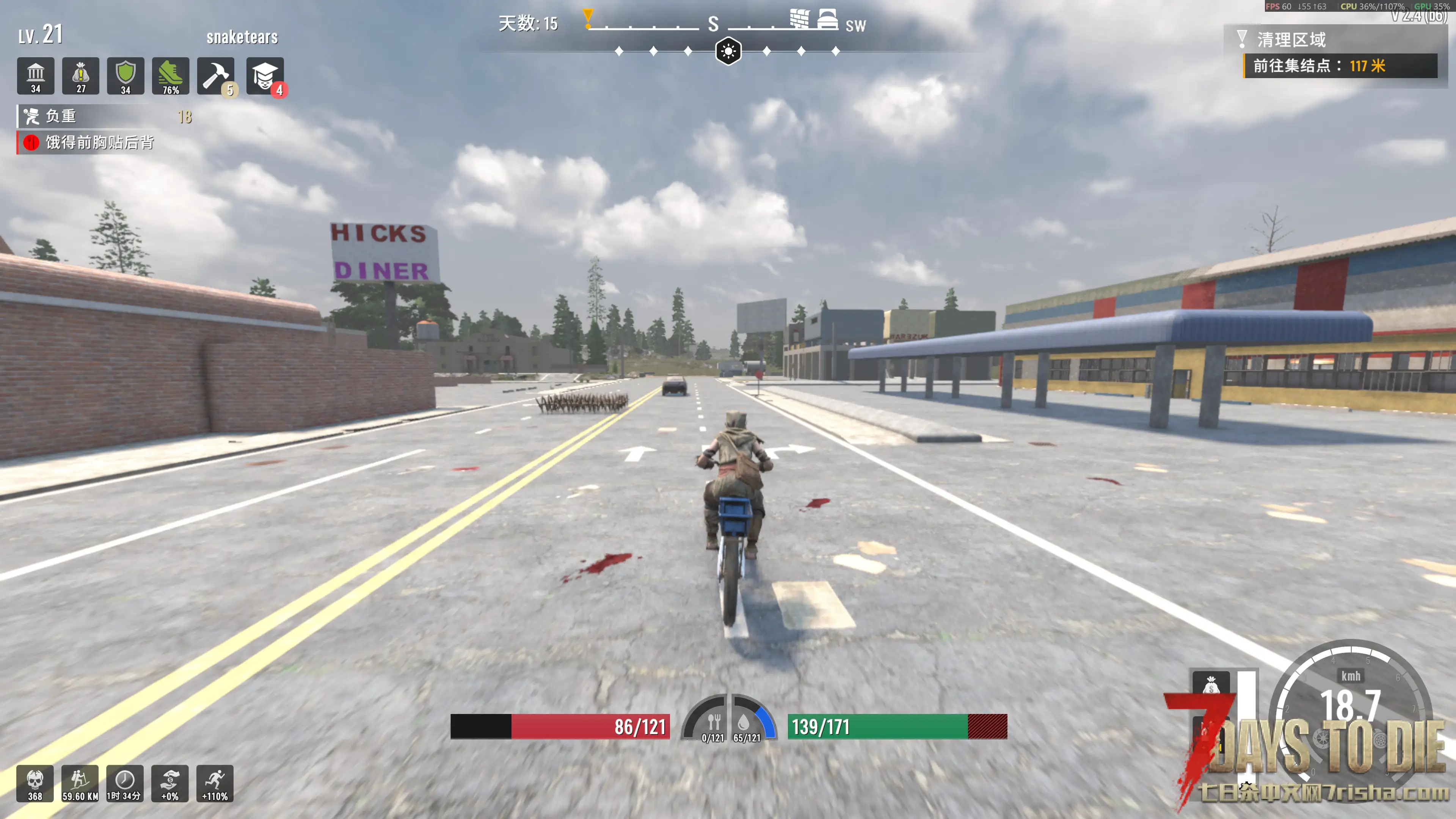Viewport: 1456px width, 819px height.
Task: Select the hands with coin barter icon
Action: pyautogui.click(x=169, y=783)
